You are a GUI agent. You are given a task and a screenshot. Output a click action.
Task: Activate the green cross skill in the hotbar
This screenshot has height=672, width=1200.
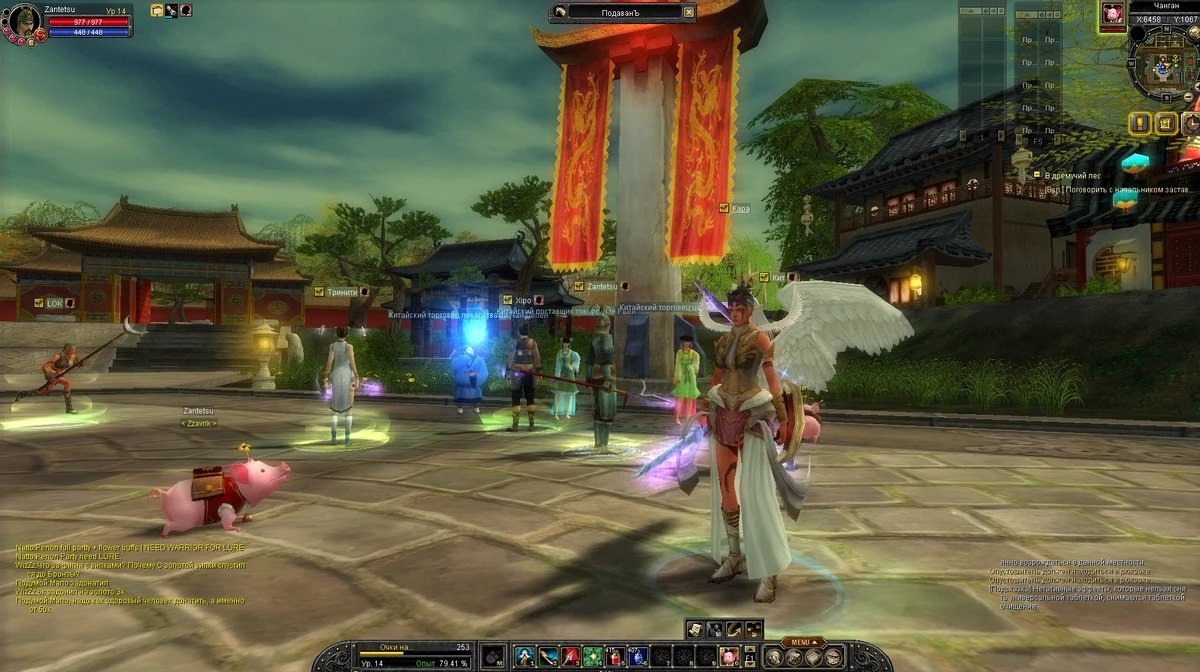click(x=594, y=657)
